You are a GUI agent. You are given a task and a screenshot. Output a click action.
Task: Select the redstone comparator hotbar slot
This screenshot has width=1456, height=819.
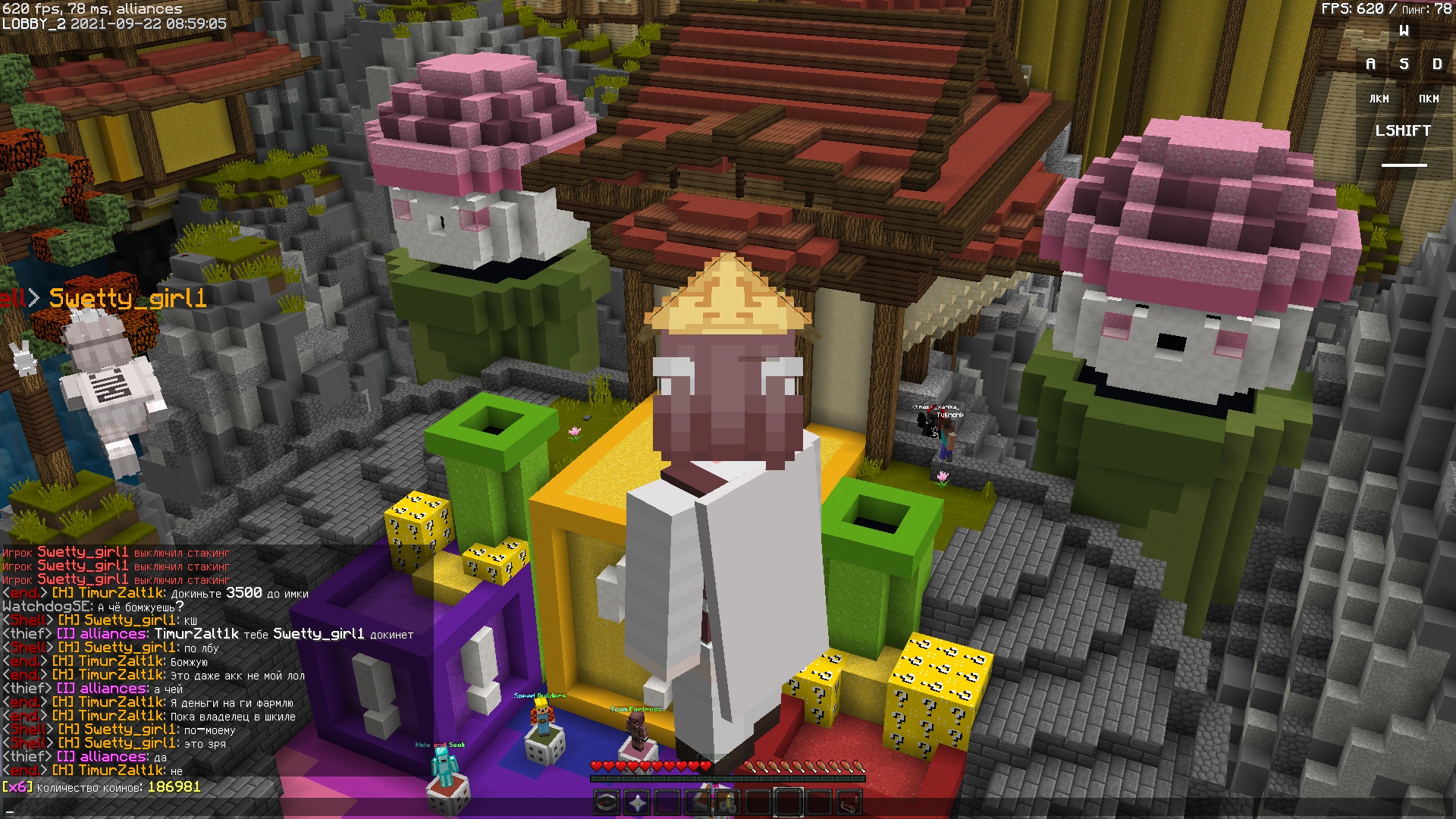coord(849,802)
